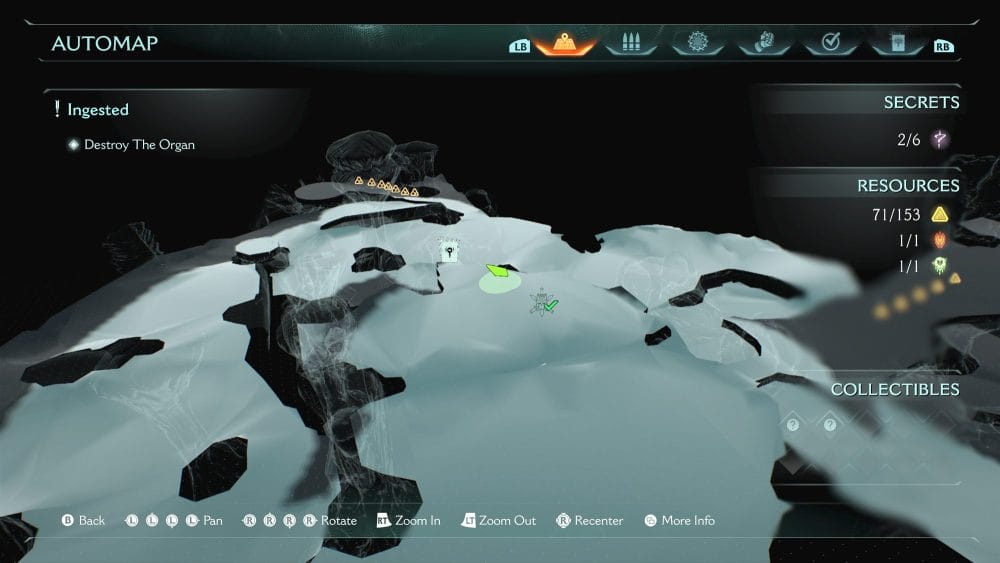The image size is (1000, 563).
Task: Switch to the codex book tab
Action: coord(895,43)
